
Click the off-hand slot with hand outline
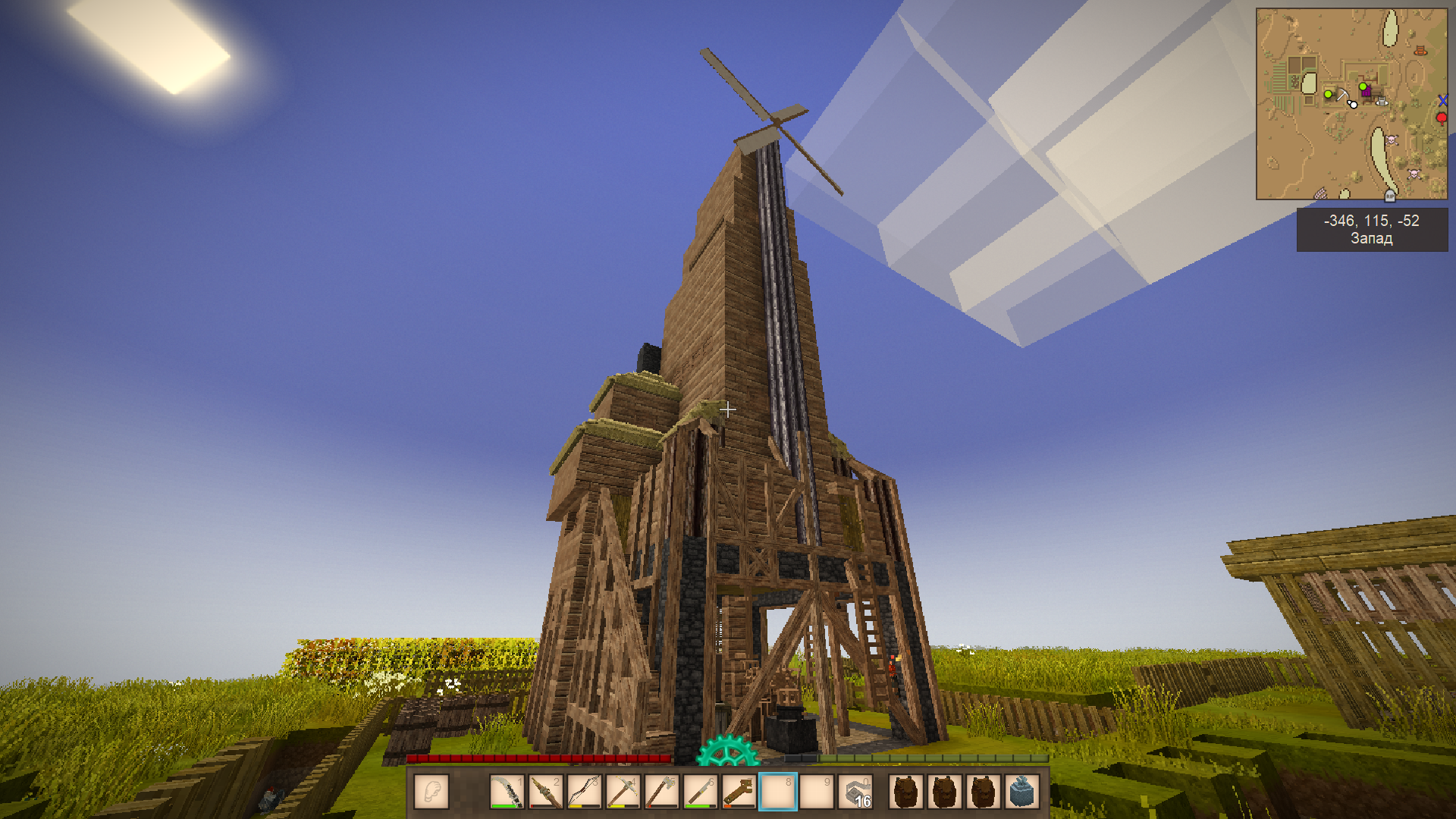click(x=431, y=792)
